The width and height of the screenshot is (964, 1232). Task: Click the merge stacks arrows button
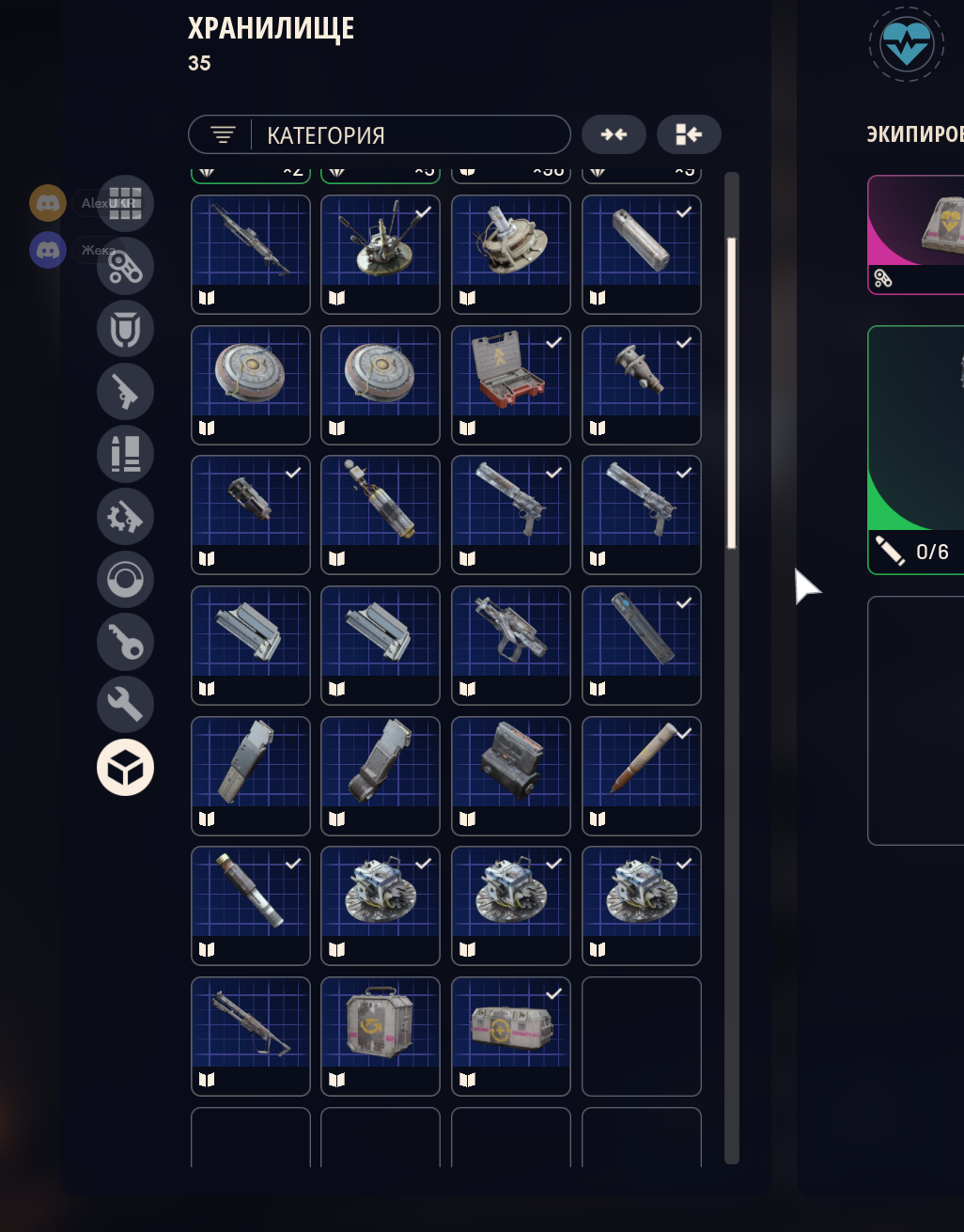click(614, 135)
